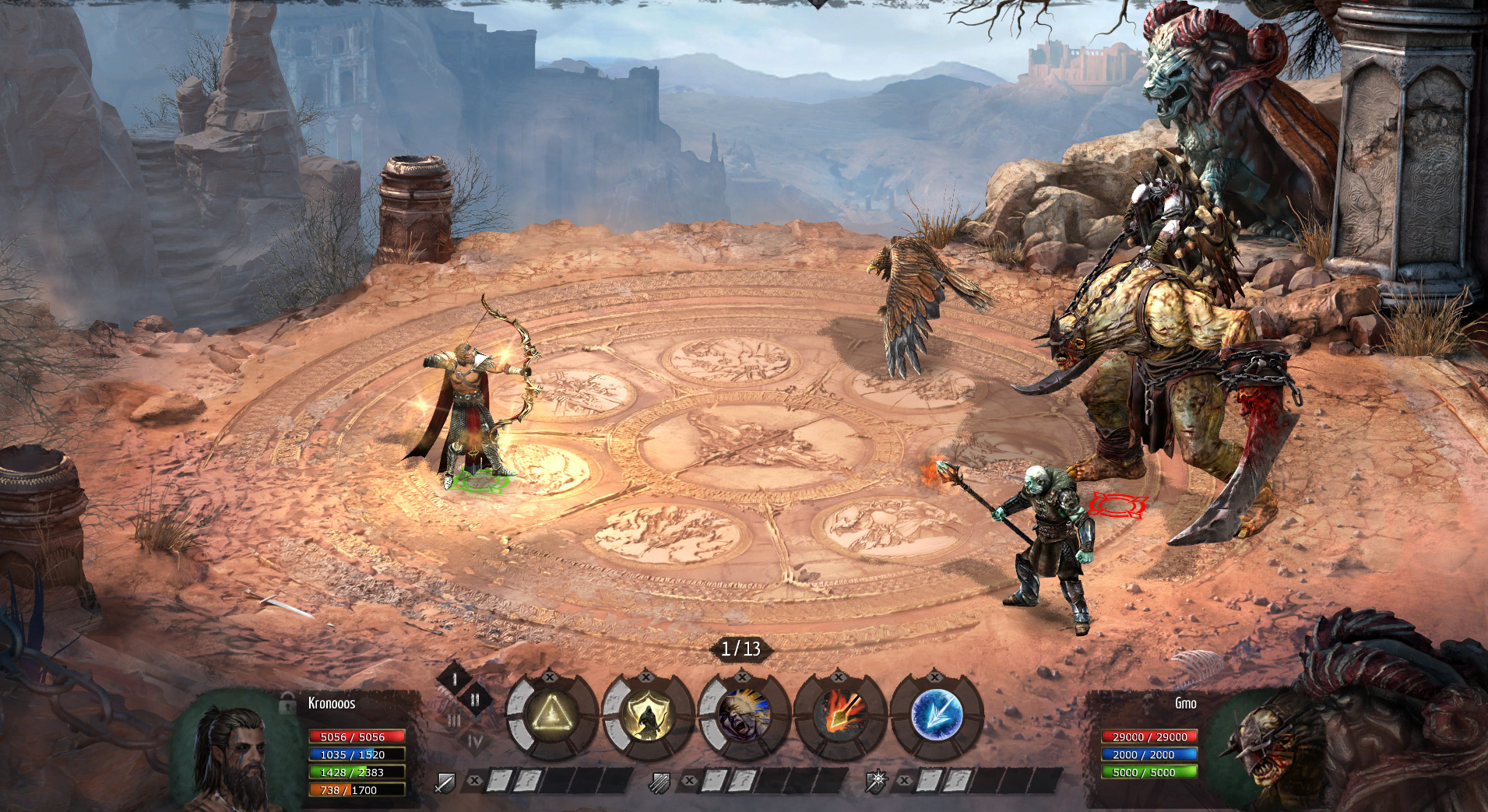Select skill set III

pyautogui.click(x=455, y=721)
